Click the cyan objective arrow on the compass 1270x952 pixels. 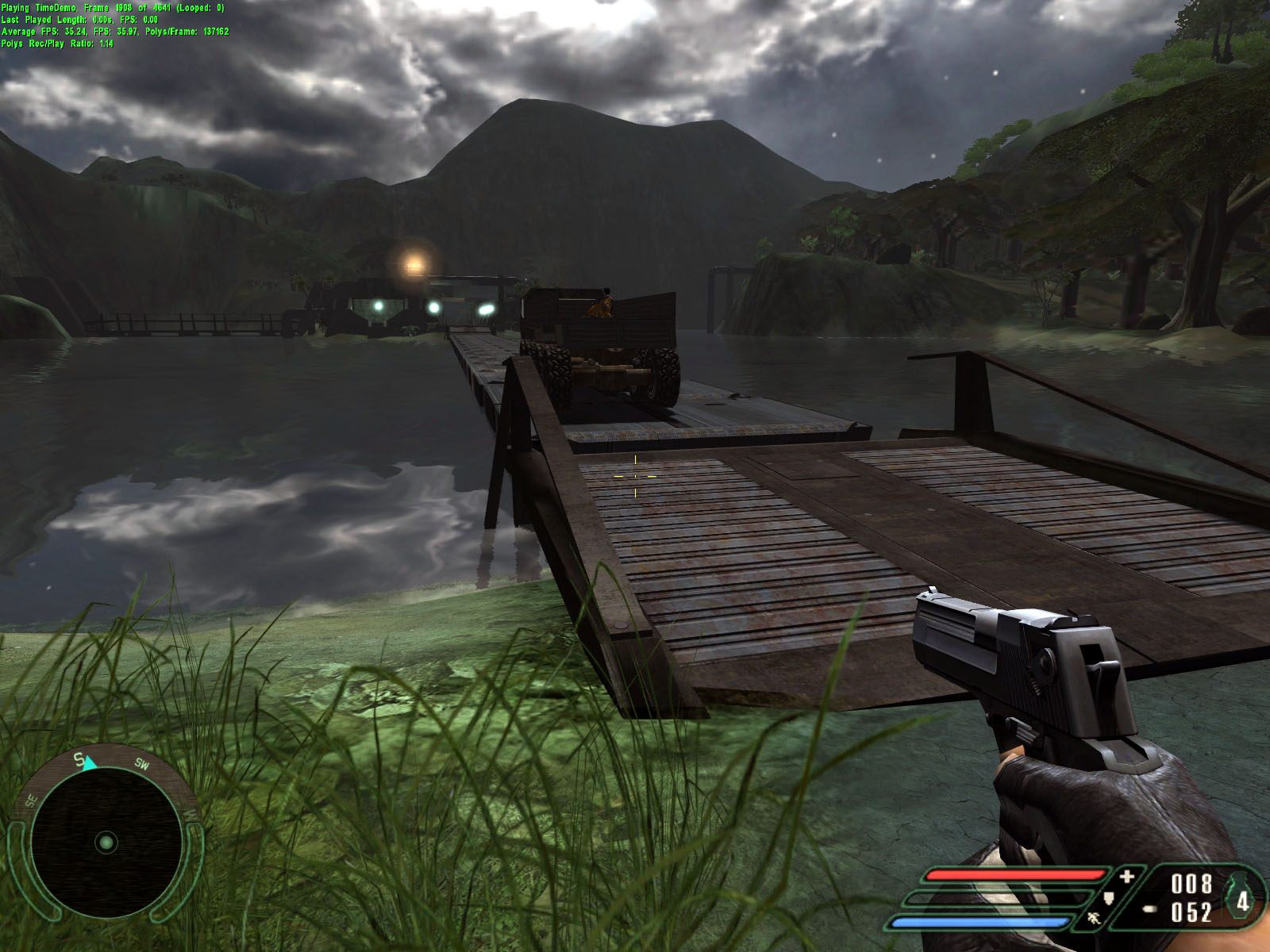point(90,762)
